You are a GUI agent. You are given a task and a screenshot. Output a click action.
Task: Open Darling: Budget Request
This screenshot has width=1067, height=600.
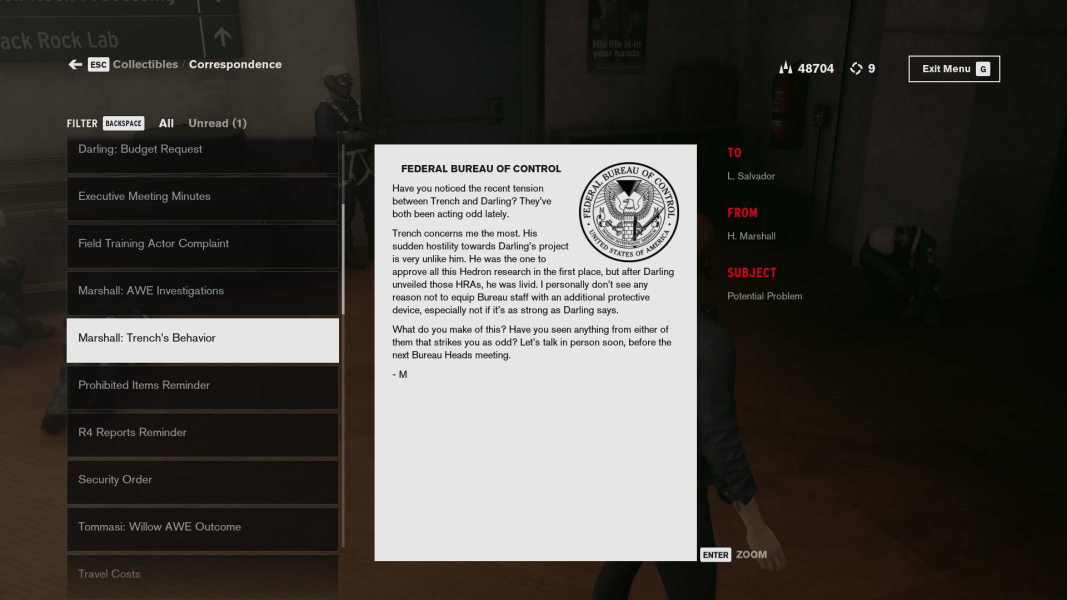202,150
